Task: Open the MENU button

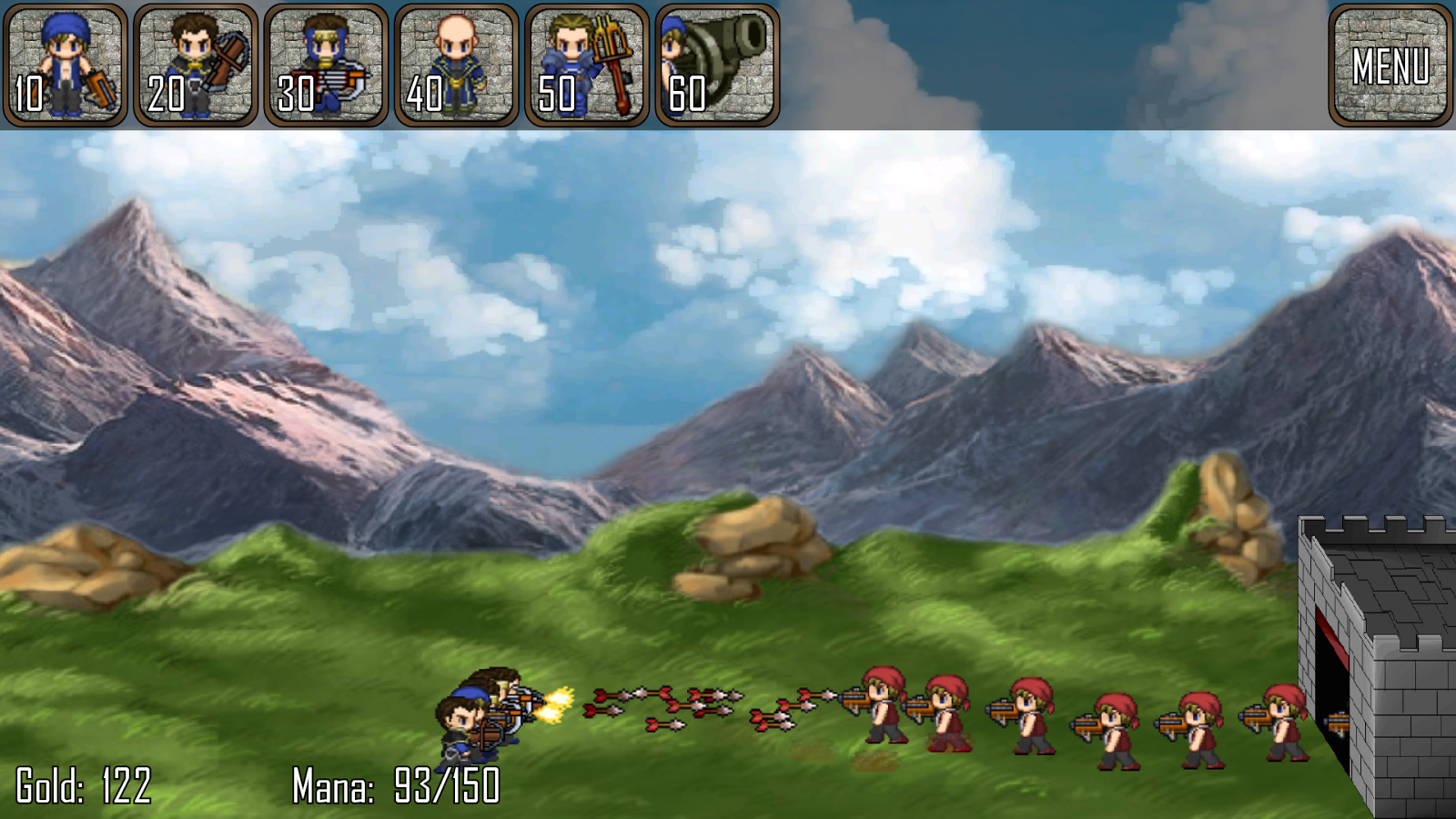Action: pyautogui.click(x=1390, y=66)
